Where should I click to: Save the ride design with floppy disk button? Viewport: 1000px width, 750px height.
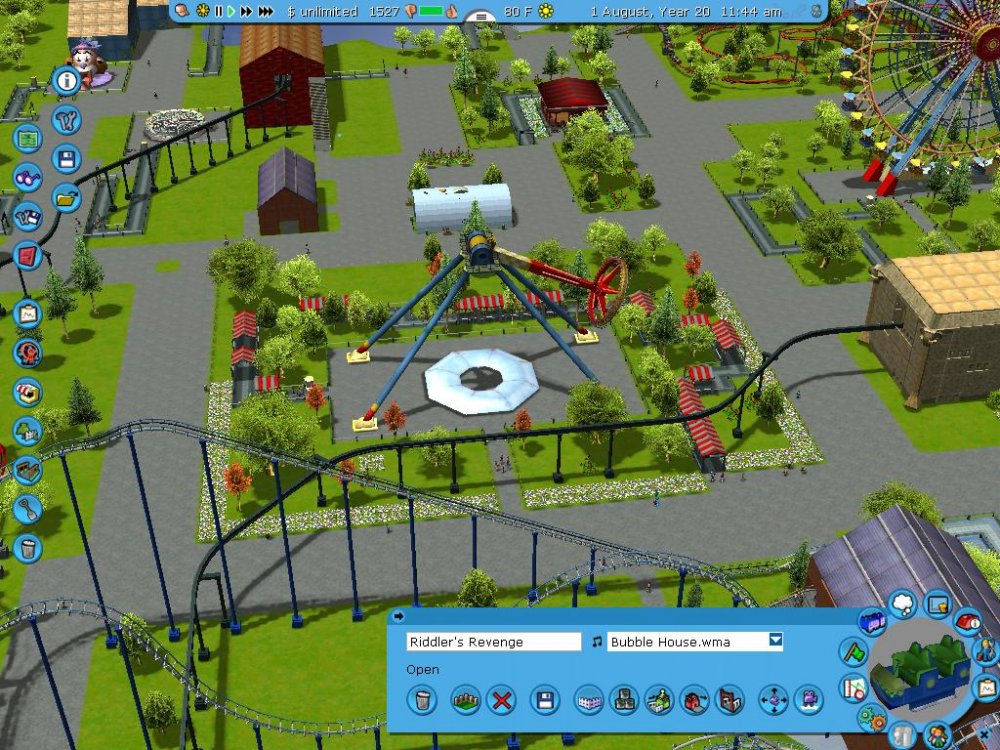click(544, 699)
